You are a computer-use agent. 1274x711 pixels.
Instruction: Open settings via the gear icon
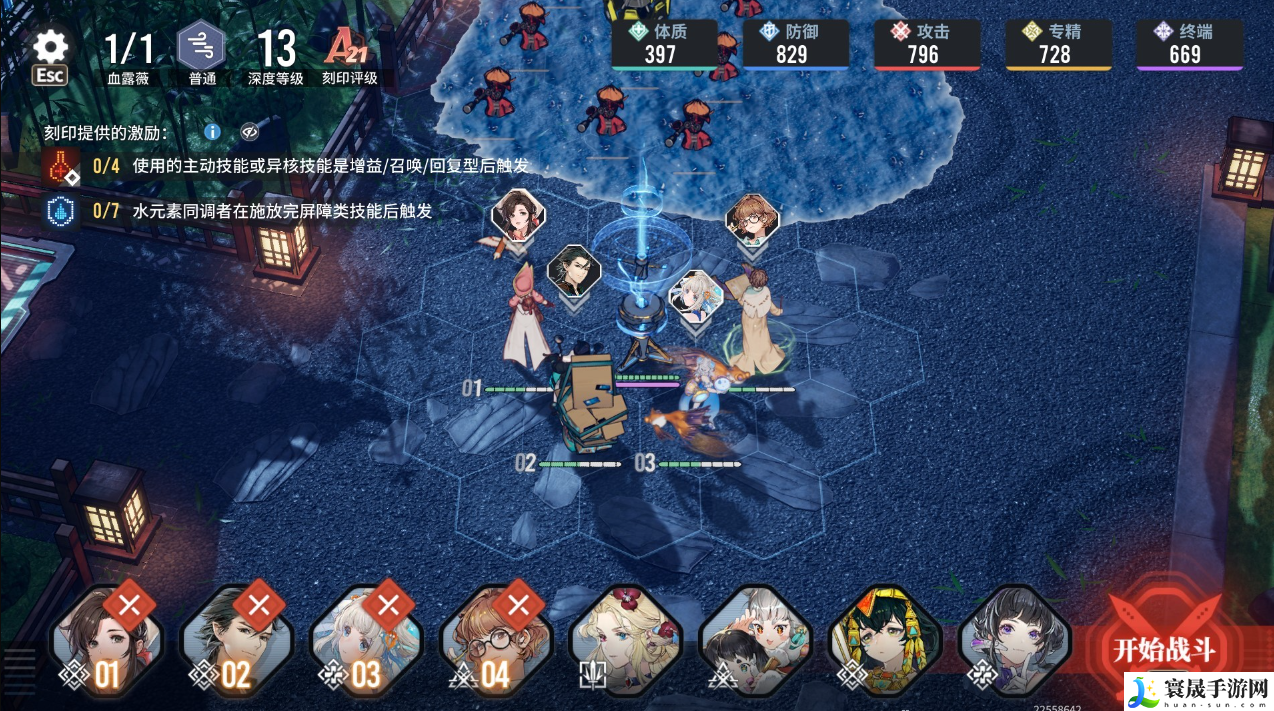[x=50, y=47]
